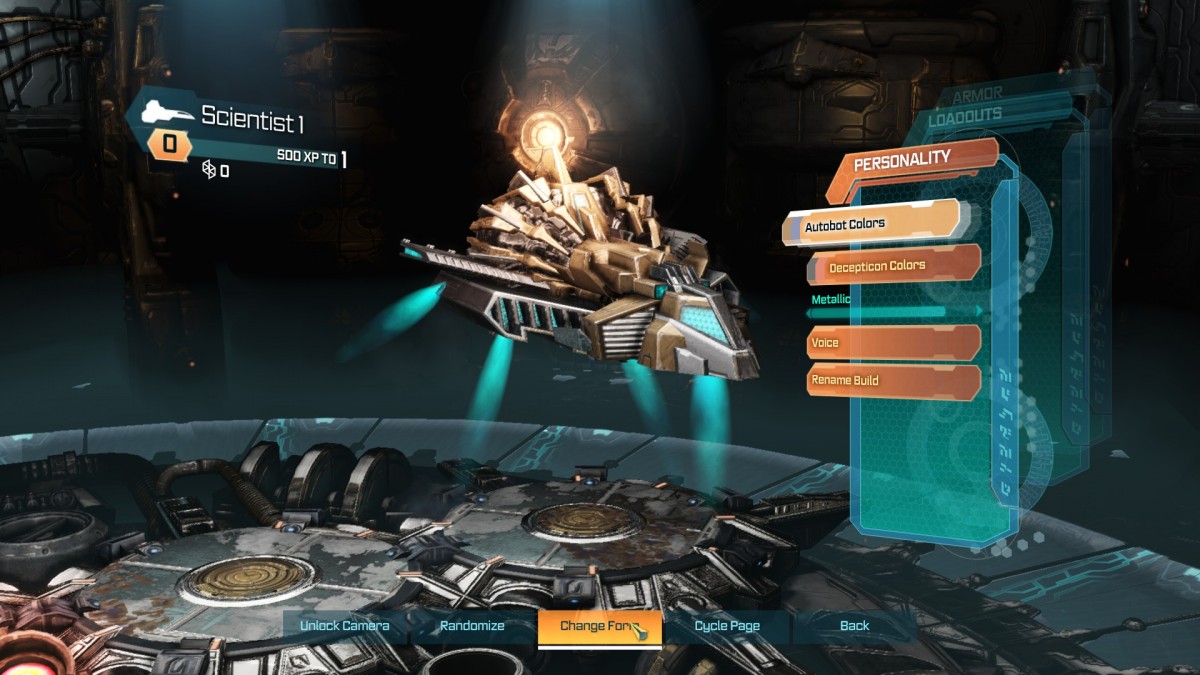Click the Cycle Page button
Screen dimensions: 1200x675
click(x=727, y=626)
